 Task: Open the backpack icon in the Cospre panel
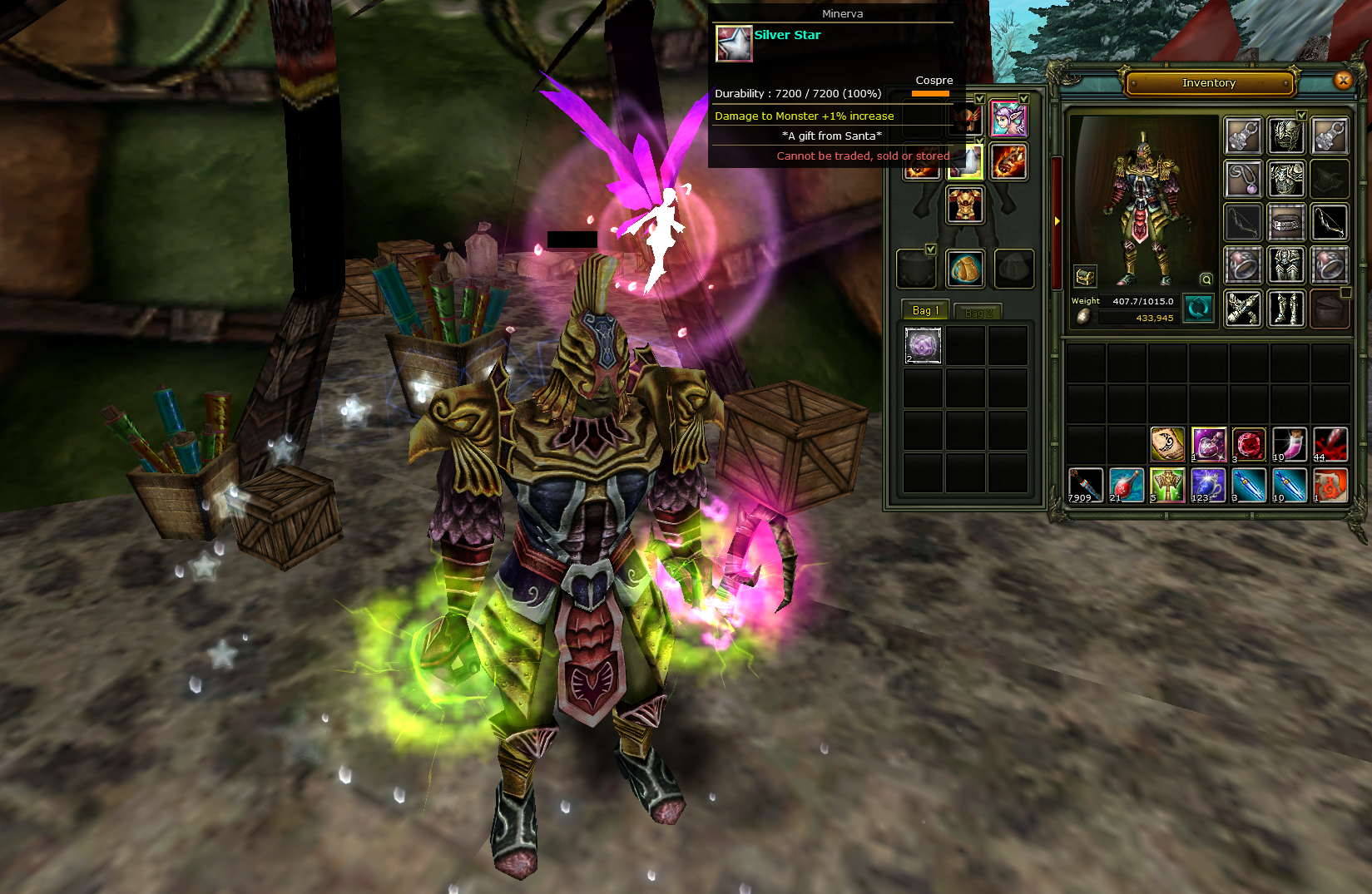coord(965,270)
